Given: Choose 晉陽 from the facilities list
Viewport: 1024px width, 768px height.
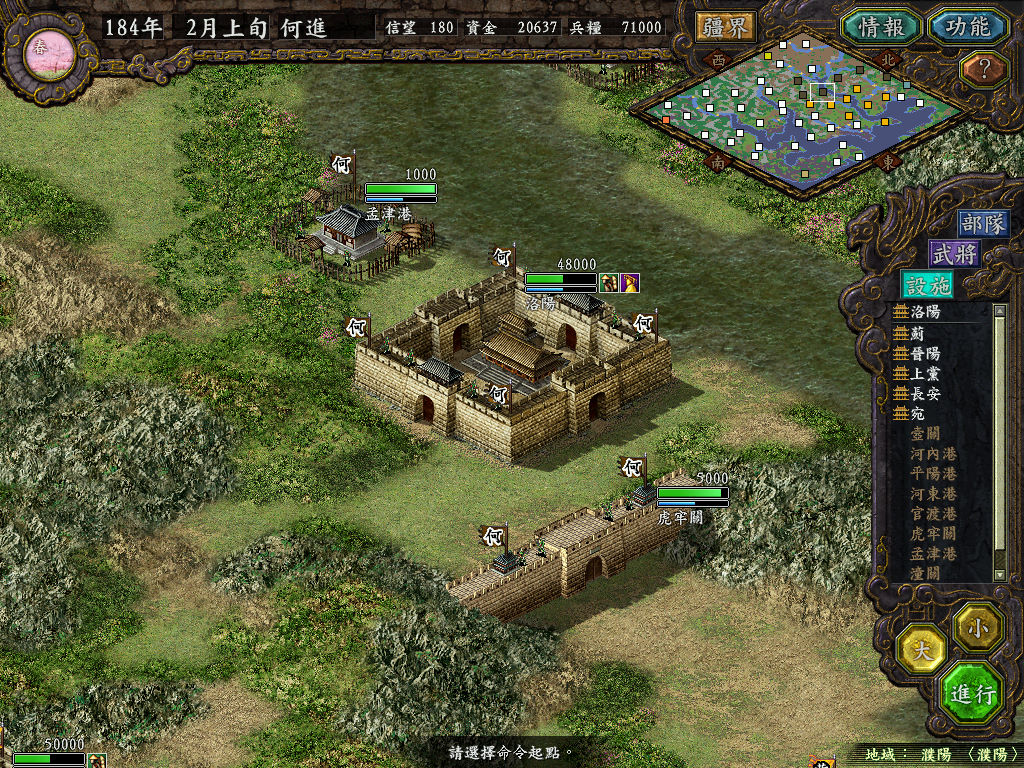Looking at the screenshot, I should pos(925,353).
